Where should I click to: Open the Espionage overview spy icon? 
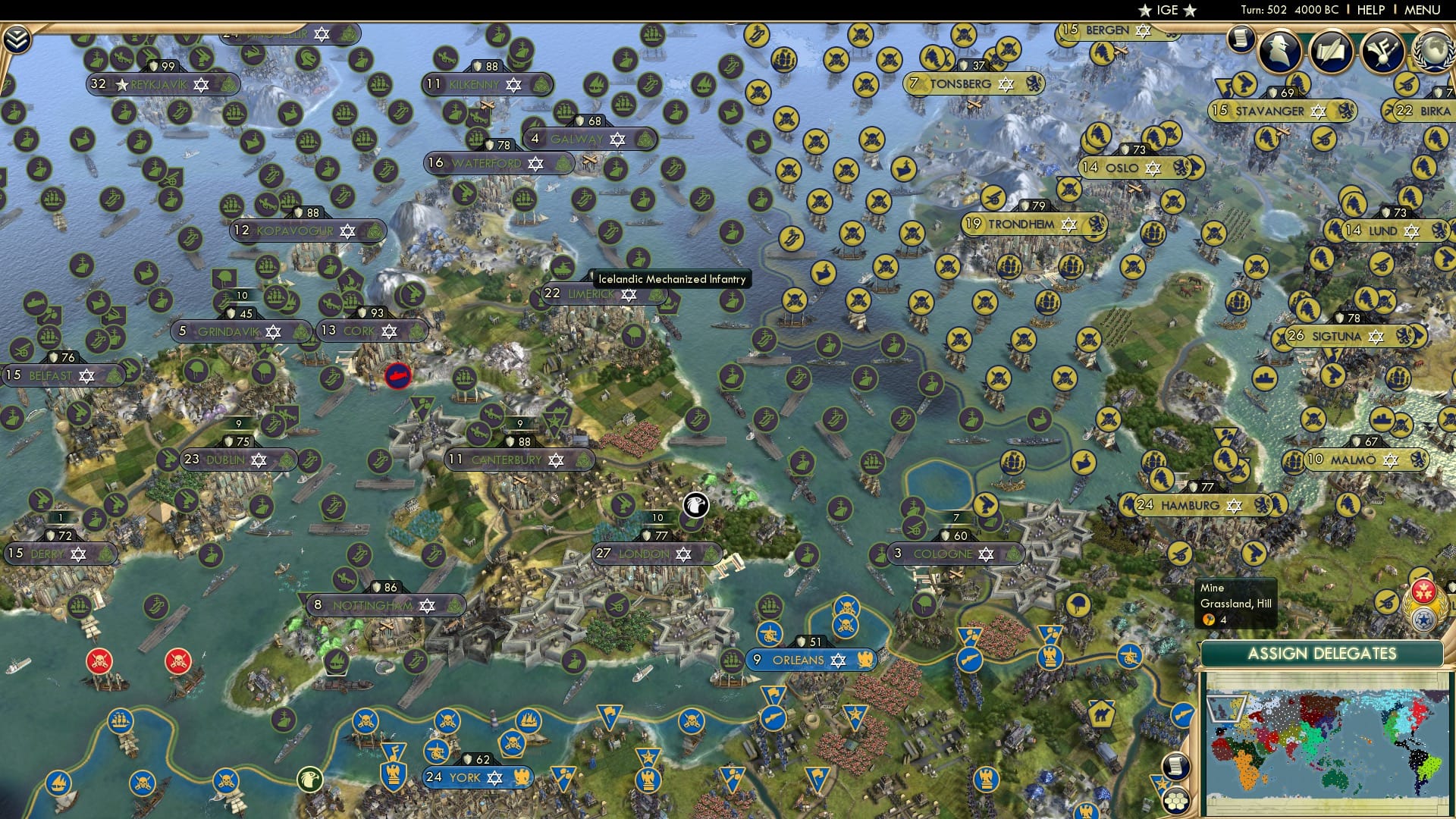(x=1279, y=52)
